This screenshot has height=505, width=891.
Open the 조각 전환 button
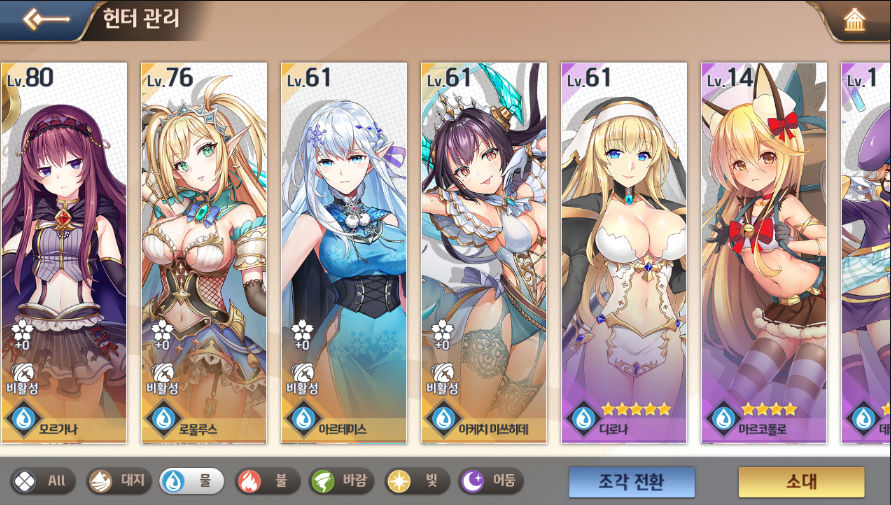tap(632, 481)
